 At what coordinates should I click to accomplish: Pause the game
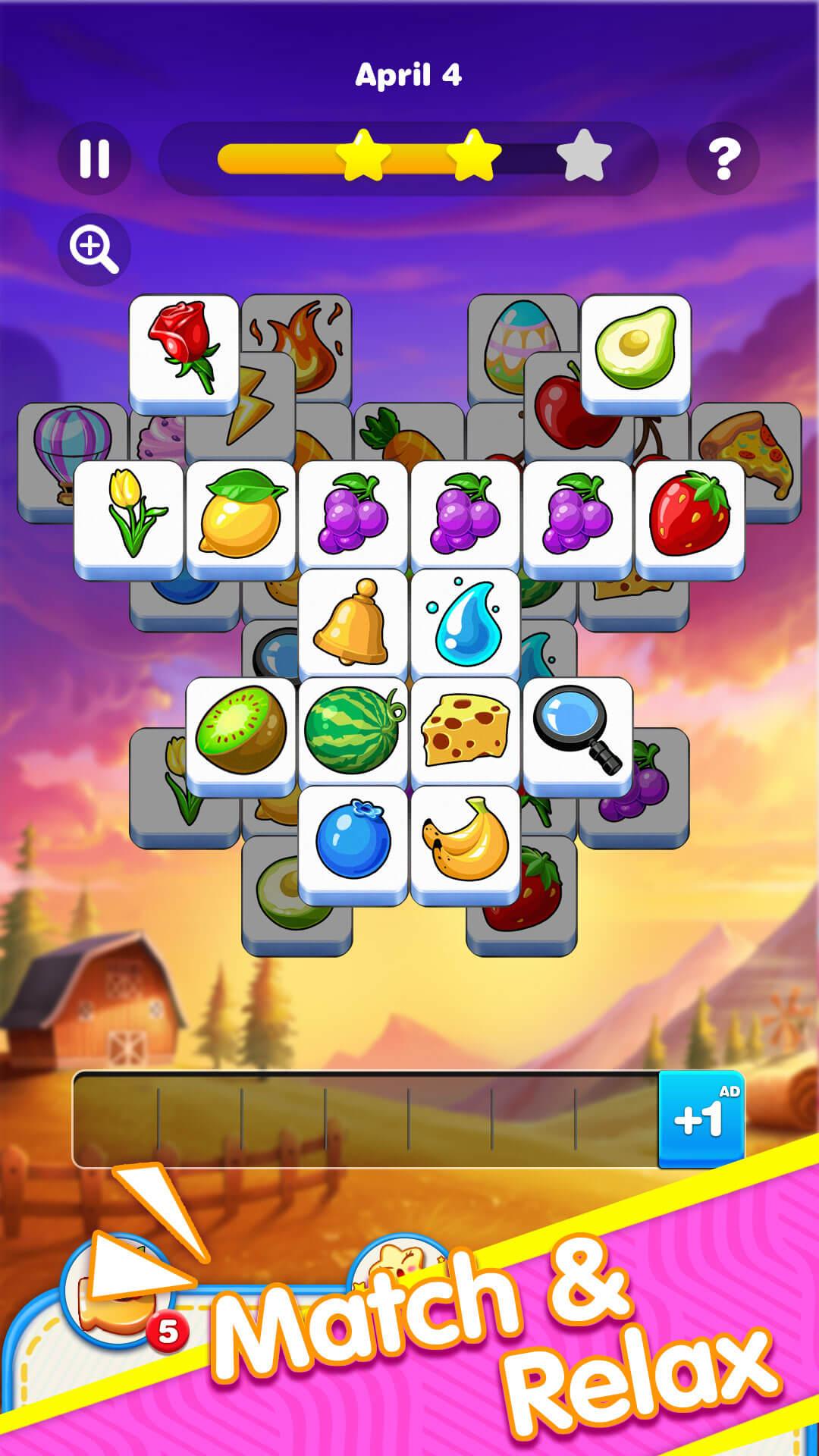(95, 158)
